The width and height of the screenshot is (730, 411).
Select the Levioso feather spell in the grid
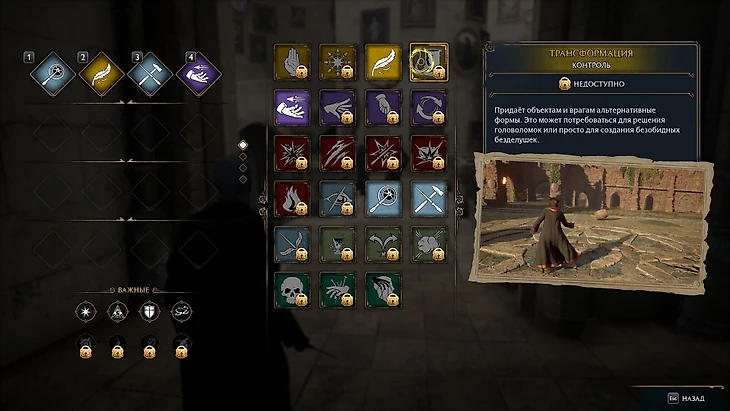tap(383, 61)
